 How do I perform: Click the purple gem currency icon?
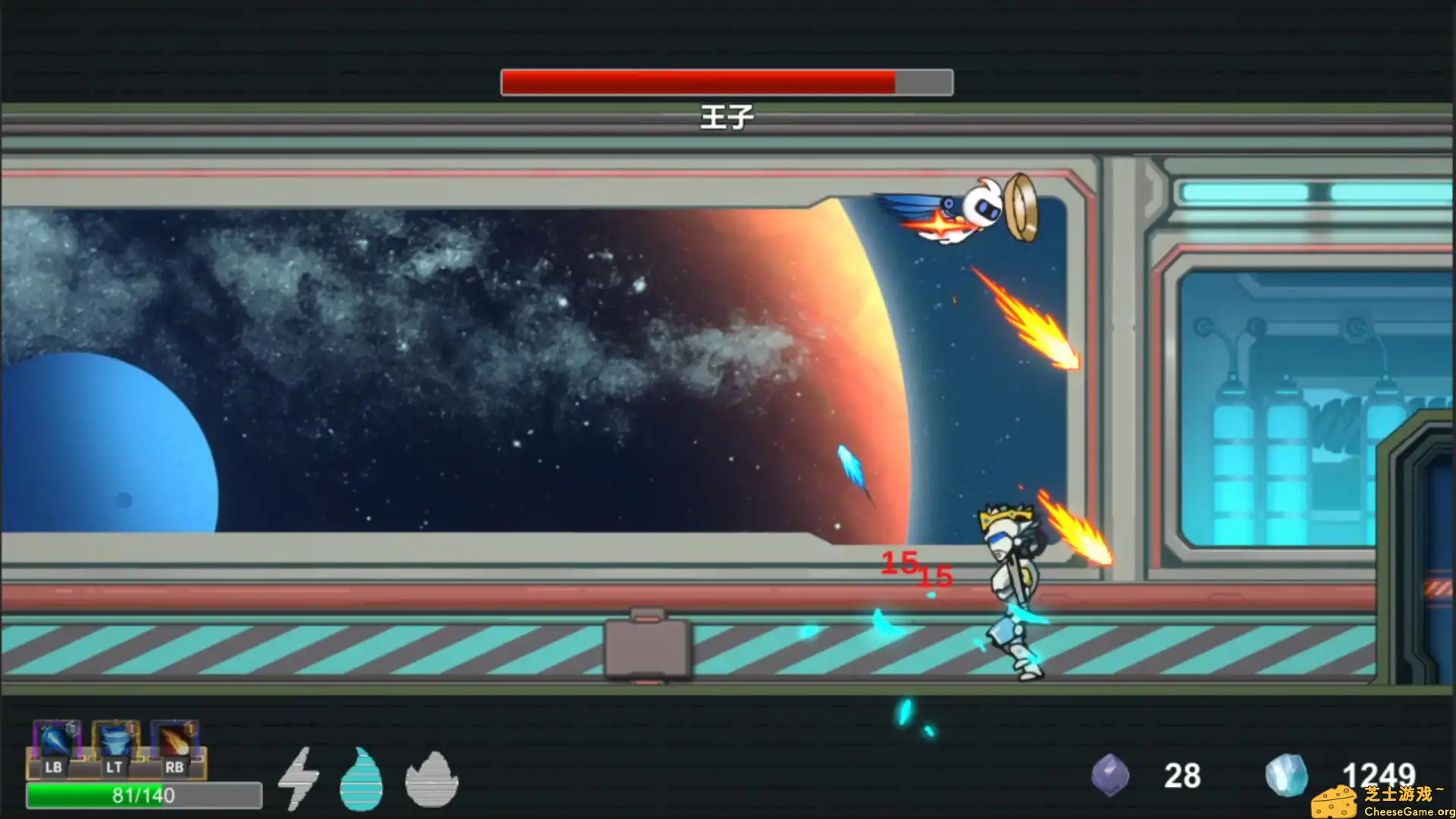1112,776
